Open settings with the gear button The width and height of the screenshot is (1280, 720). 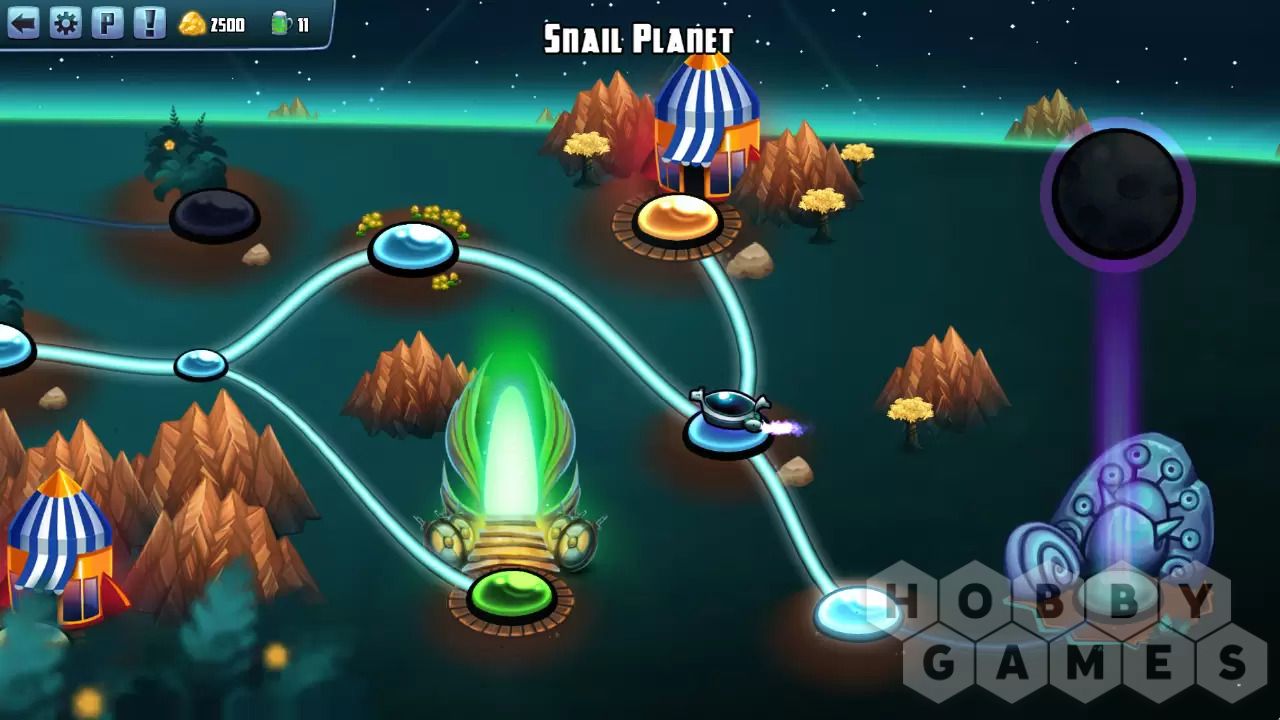pyautogui.click(x=65, y=23)
